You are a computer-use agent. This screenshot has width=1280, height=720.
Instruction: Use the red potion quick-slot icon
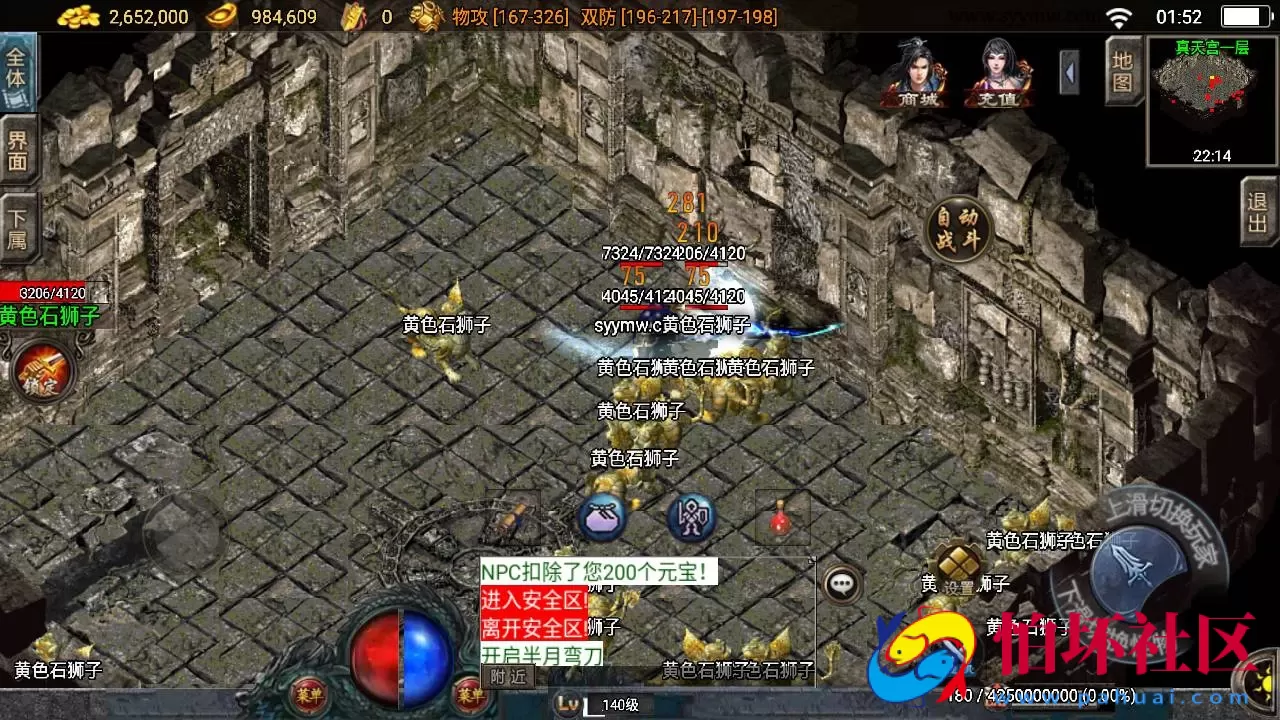[780, 520]
